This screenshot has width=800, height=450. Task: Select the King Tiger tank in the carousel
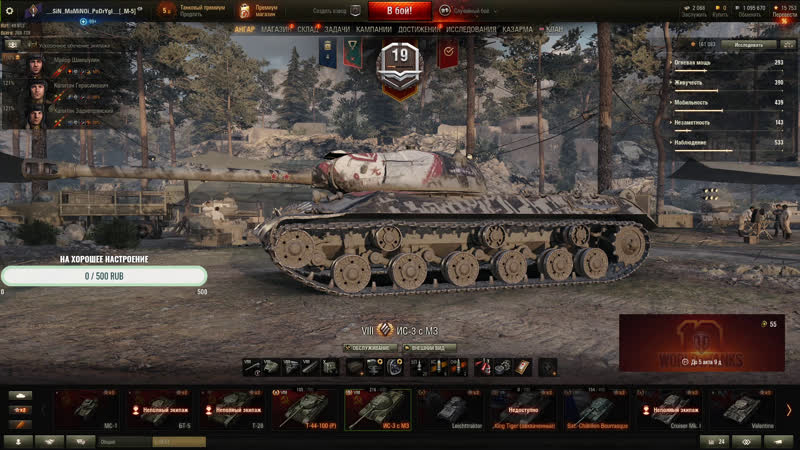[520, 409]
